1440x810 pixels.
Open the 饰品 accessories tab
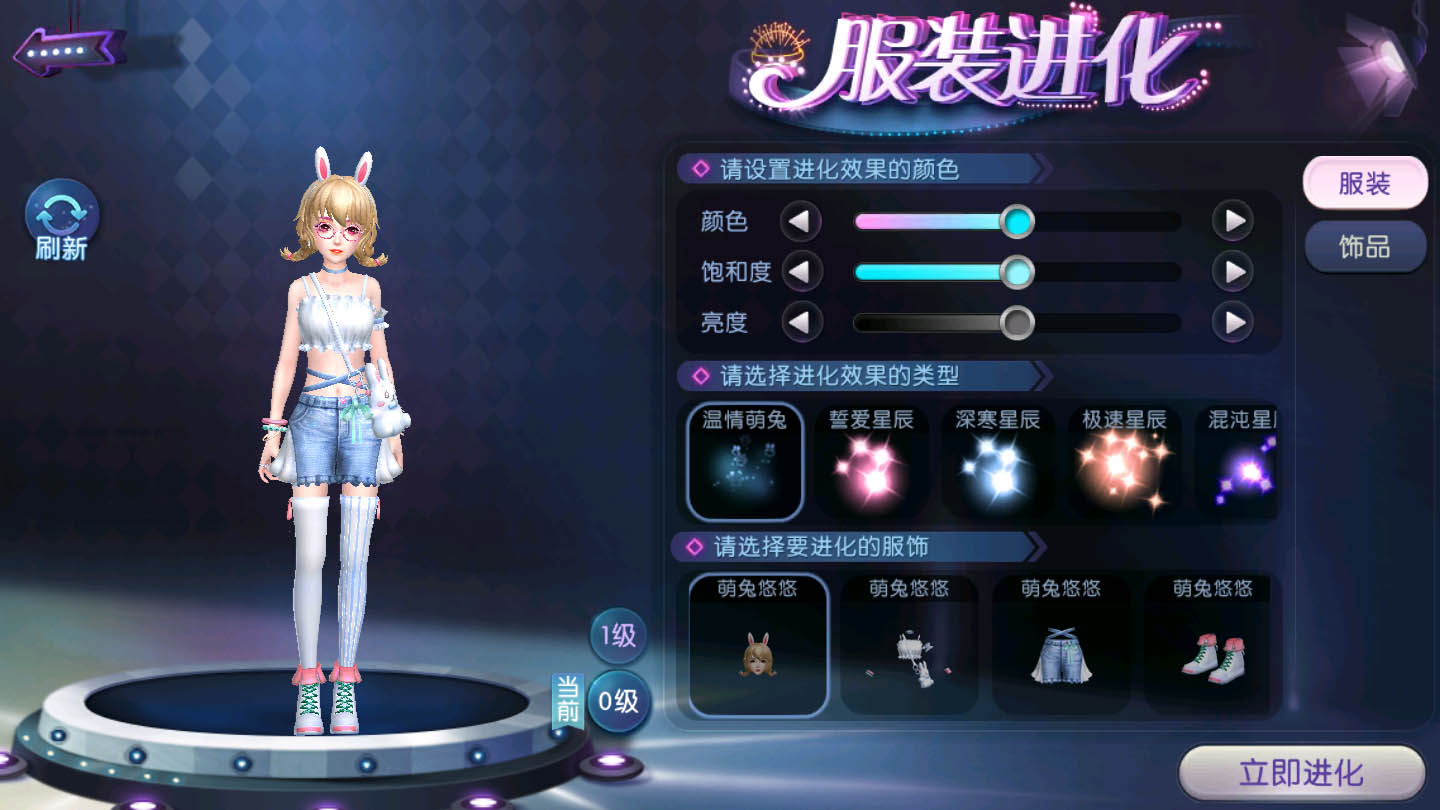(x=1365, y=247)
